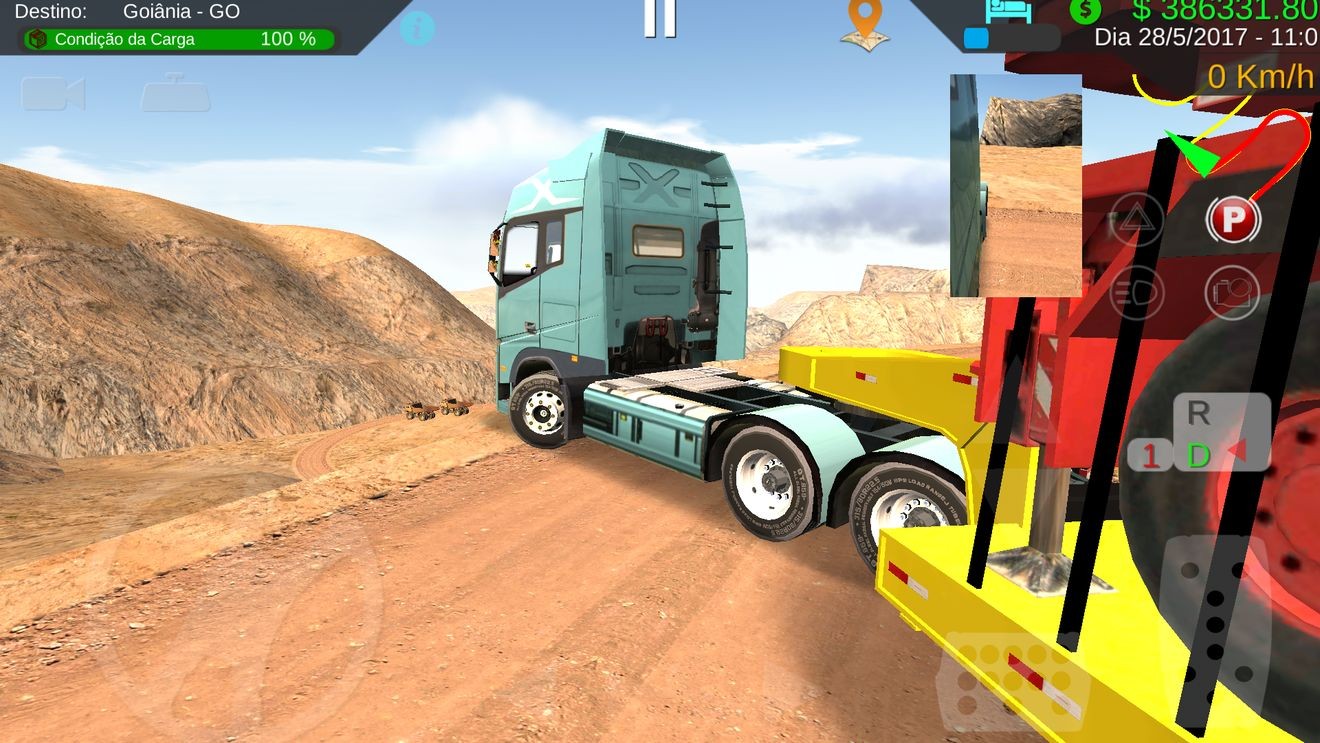Toggle the headlights button
This screenshot has height=743, width=1320.
click(1137, 292)
